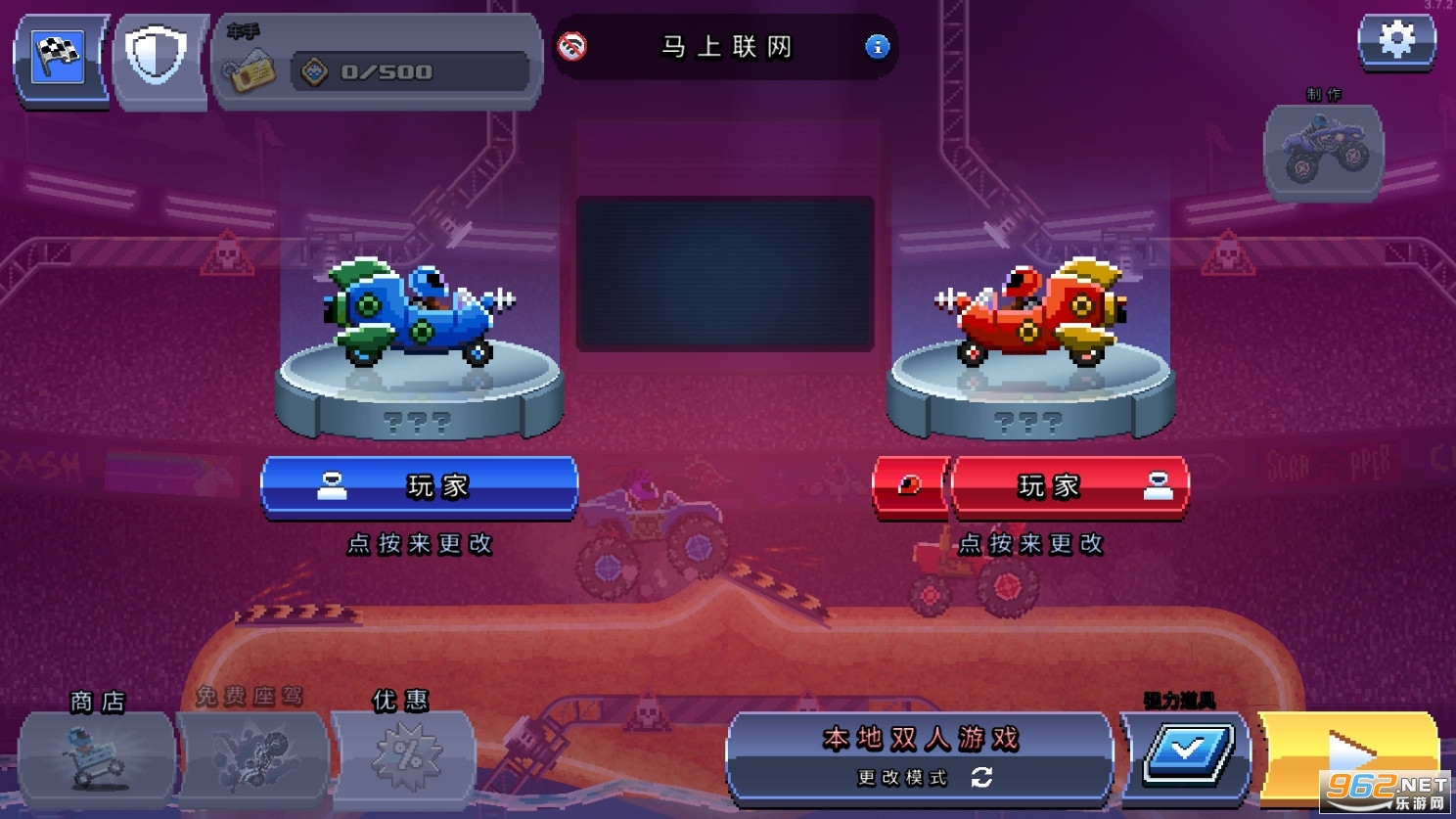Change the blue 玩家 player button
The image size is (1456, 819).
click(420, 486)
